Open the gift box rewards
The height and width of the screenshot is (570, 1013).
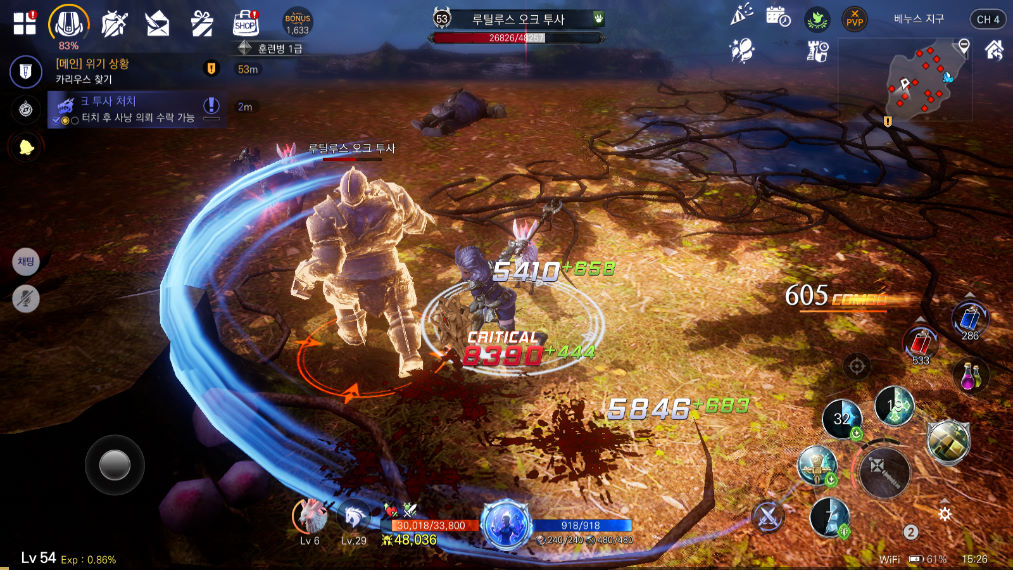202,22
